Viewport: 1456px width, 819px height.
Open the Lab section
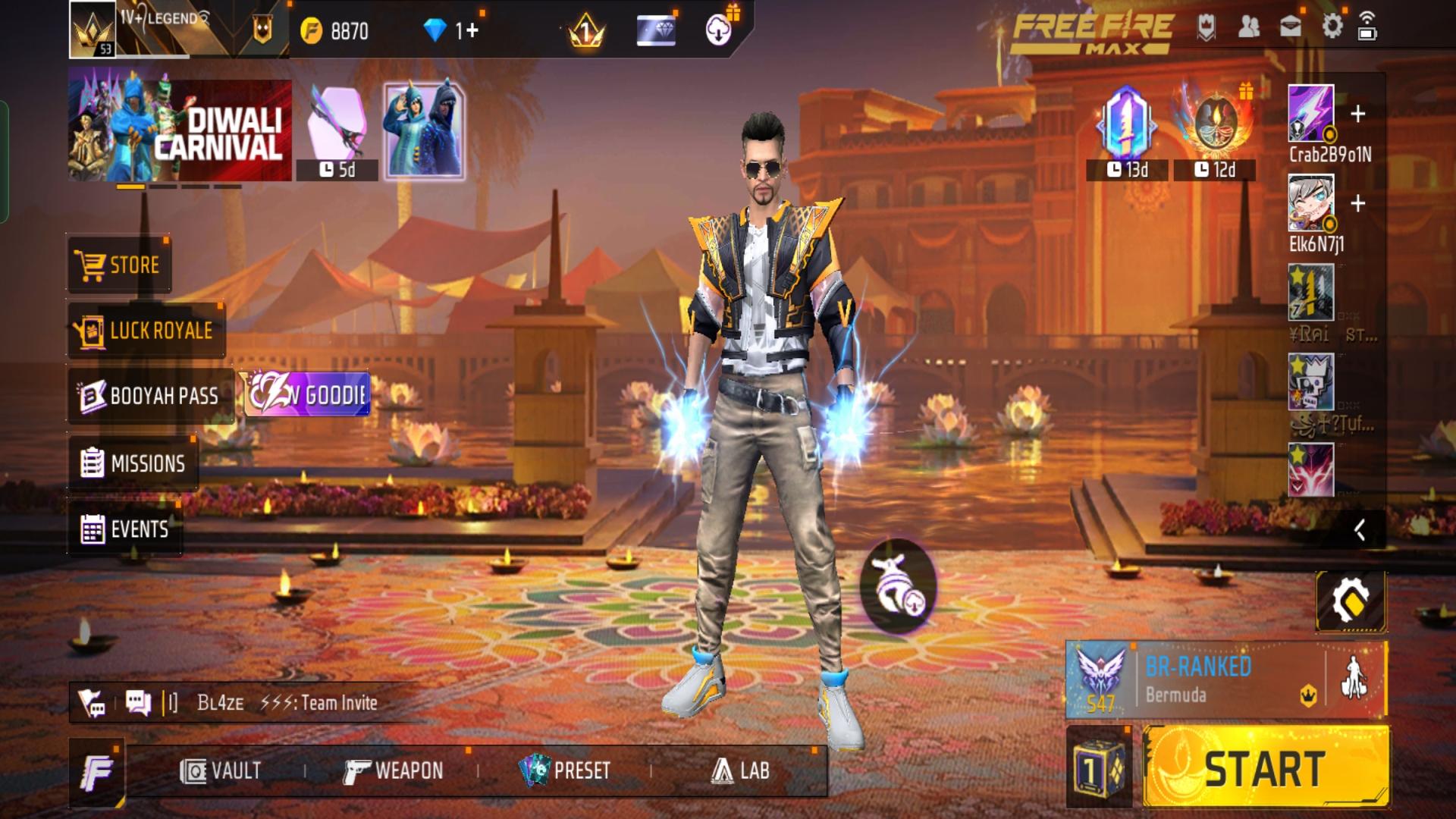[x=741, y=771]
